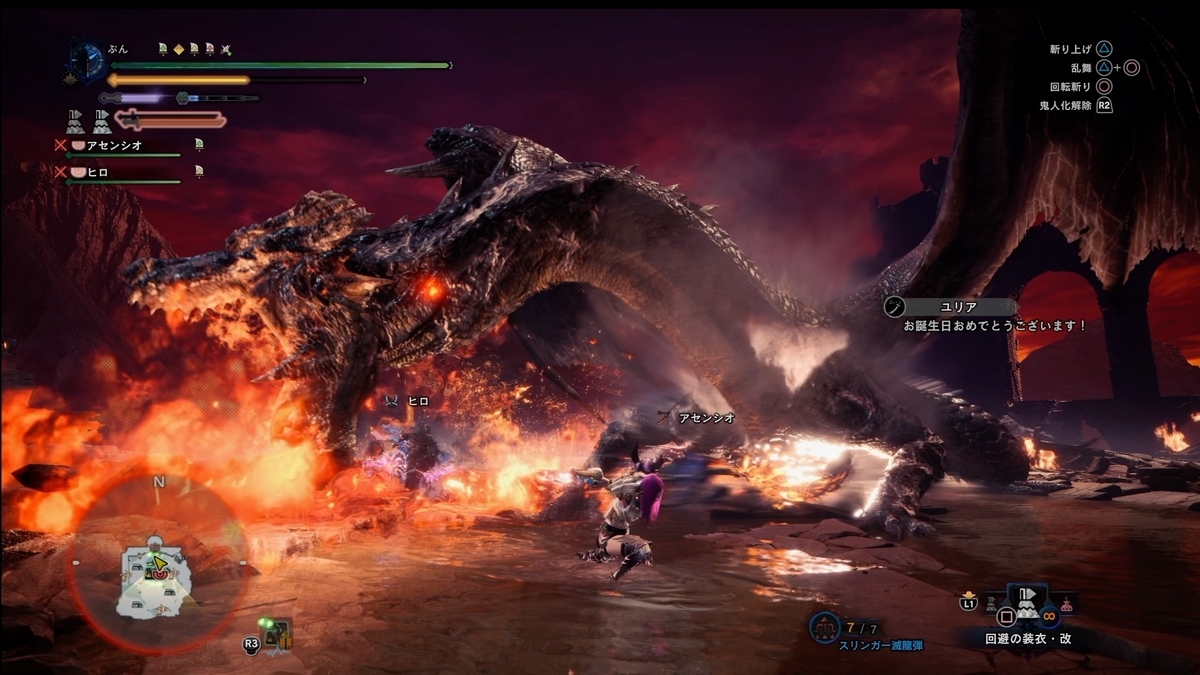Select party member アセンシオ in the list

pos(113,145)
